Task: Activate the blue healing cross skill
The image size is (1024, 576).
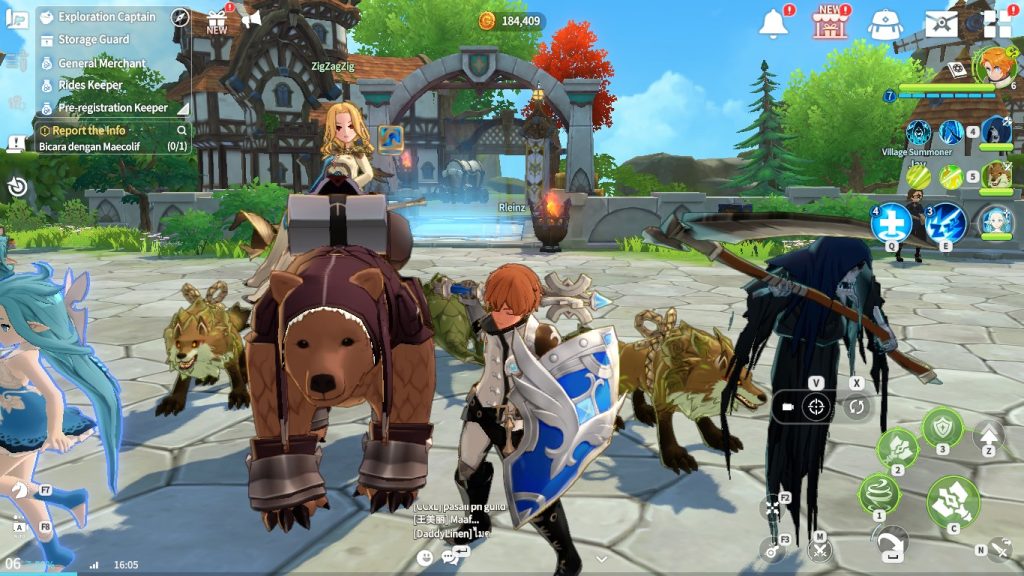Action: coord(890,223)
